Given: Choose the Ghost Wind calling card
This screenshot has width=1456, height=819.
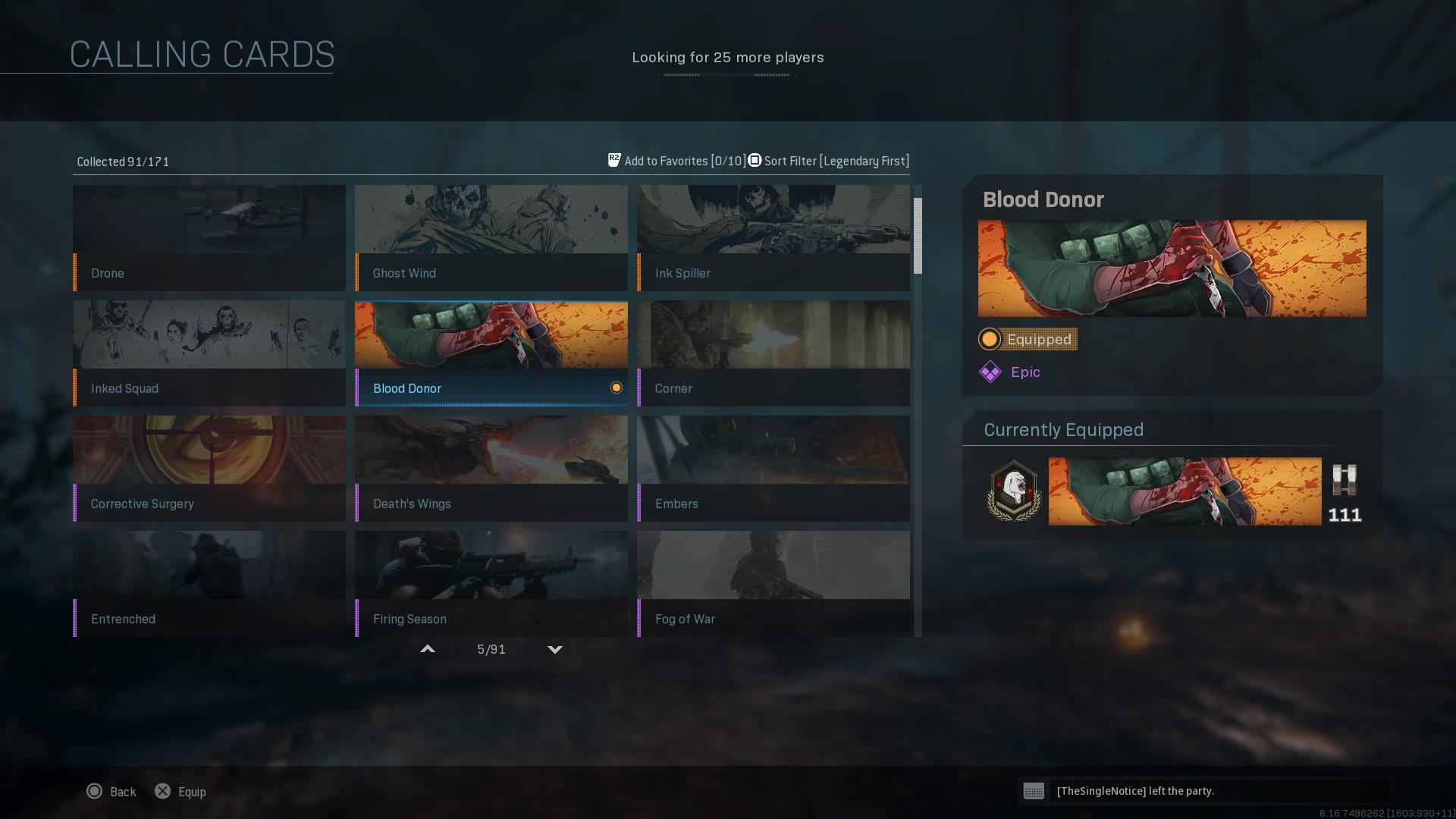Looking at the screenshot, I should [x=491, y=238].
